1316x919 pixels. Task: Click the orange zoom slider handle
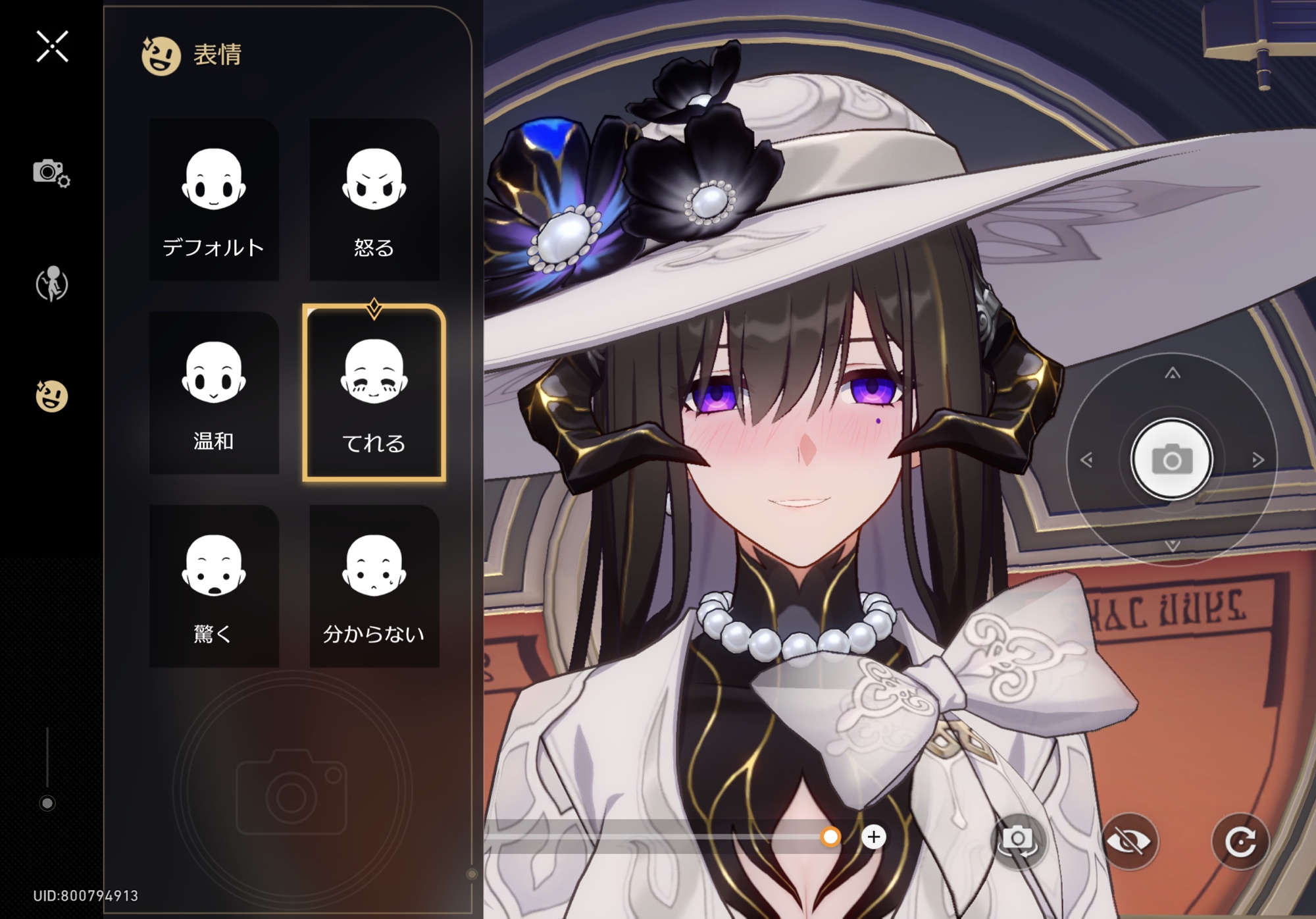pyautogui.click(x=830, y=837)
